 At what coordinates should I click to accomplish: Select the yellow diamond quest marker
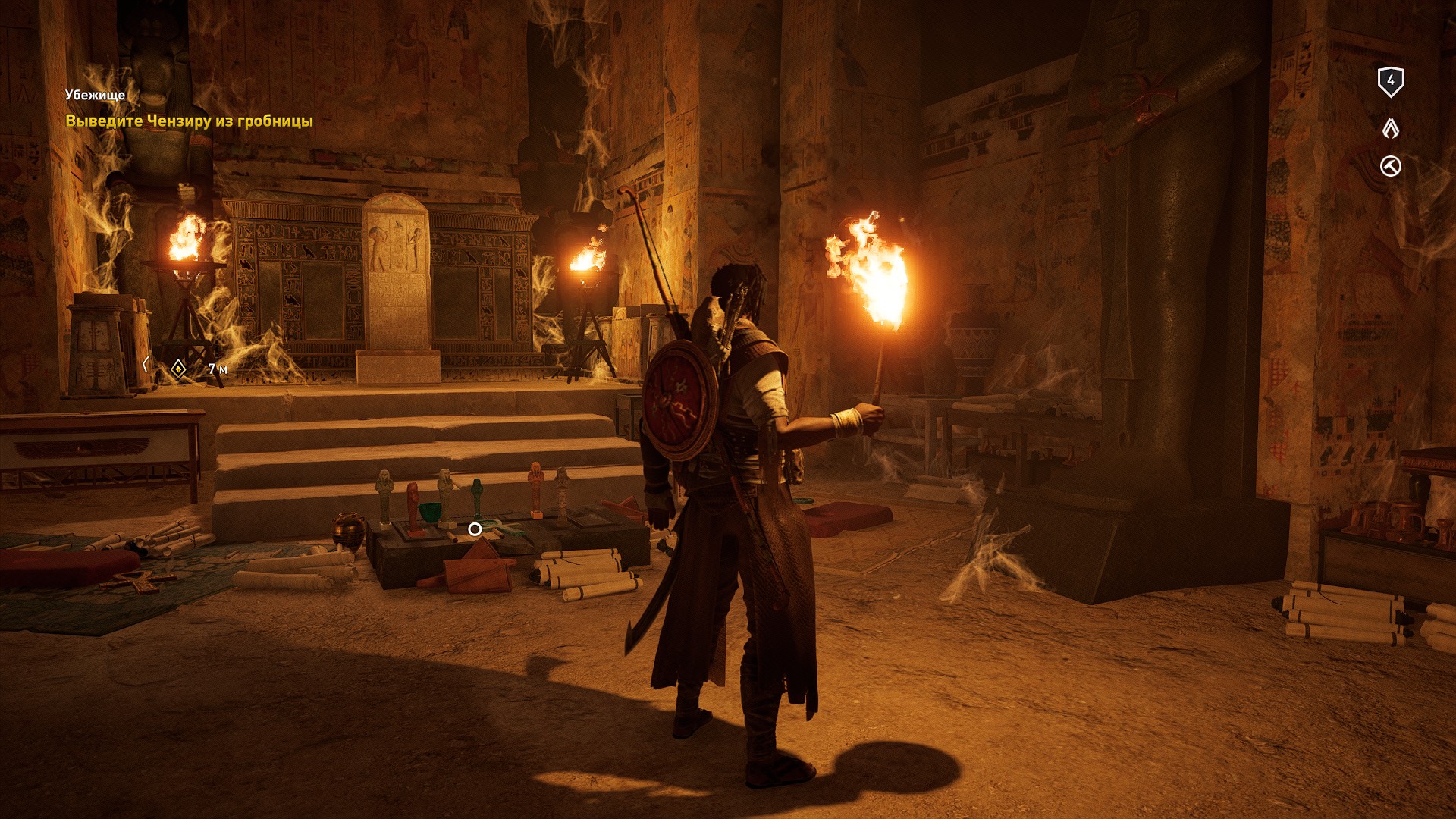[x=178, y=369]
